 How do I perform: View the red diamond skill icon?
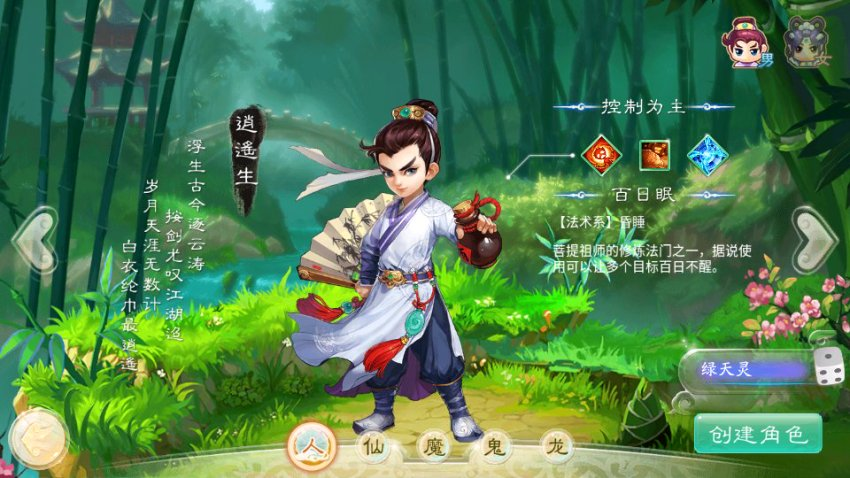click(x=602, y=154)
